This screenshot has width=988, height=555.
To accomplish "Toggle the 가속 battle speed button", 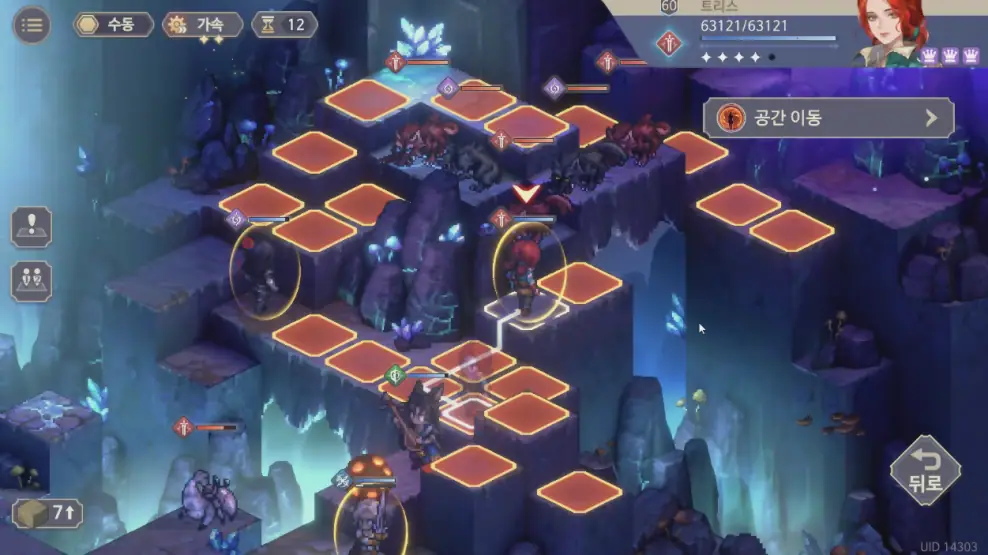I will pos(203,25).
